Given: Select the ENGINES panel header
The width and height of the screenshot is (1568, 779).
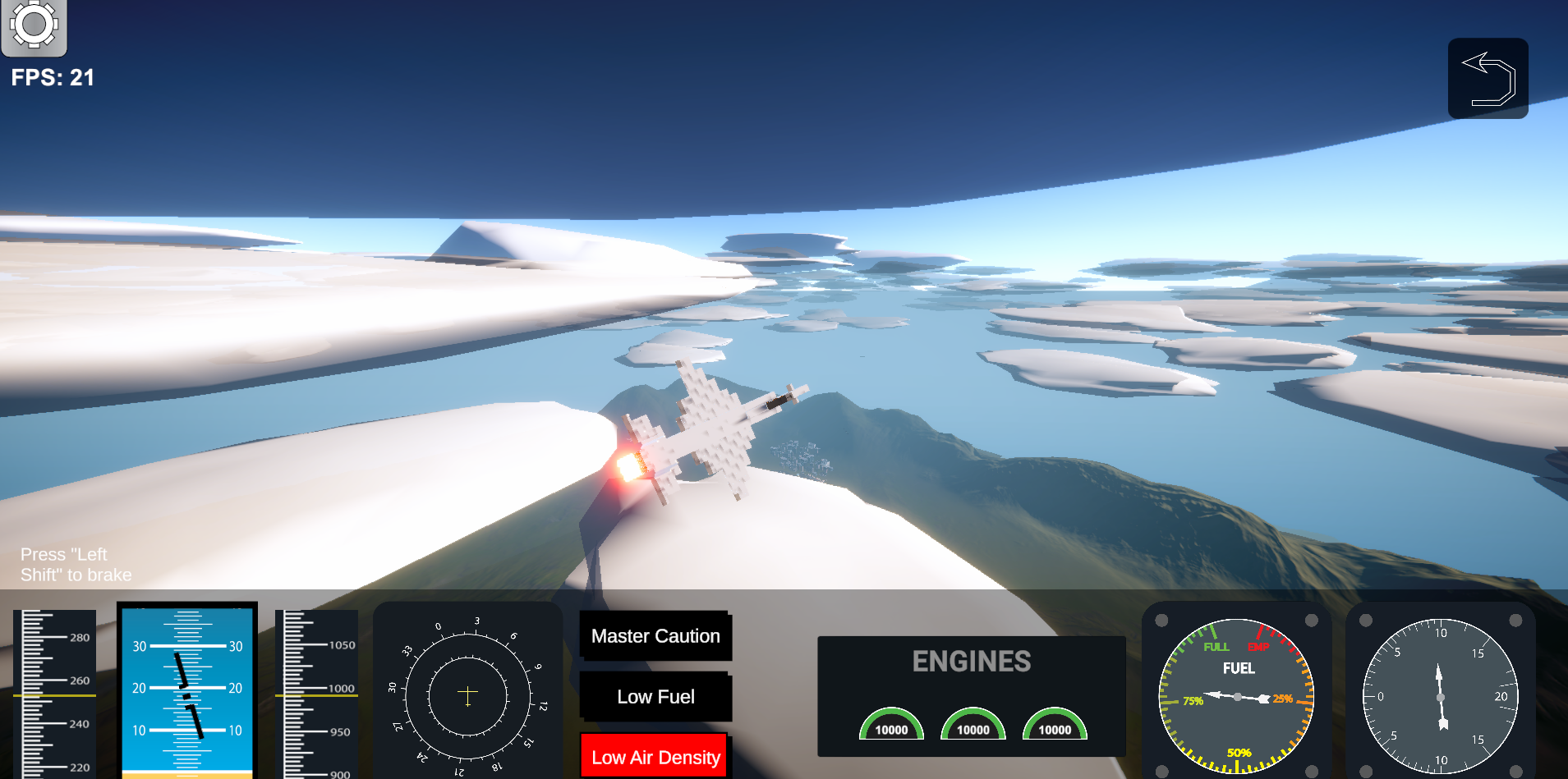Looking at the screenshot, I should pyautogui.click(x=972, y=661).
